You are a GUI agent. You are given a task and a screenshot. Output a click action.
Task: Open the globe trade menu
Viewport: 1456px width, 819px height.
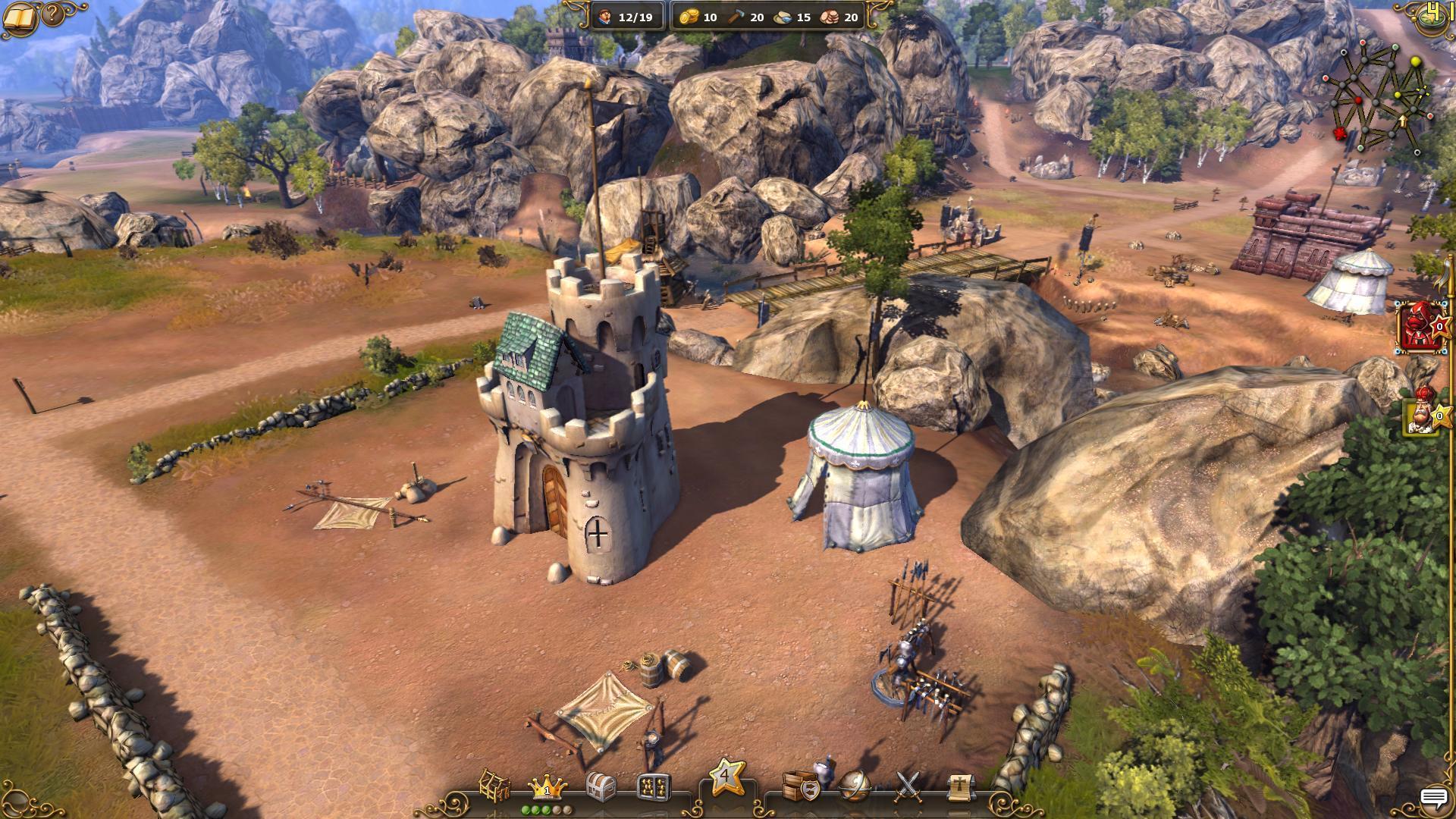tap(855, 786)
